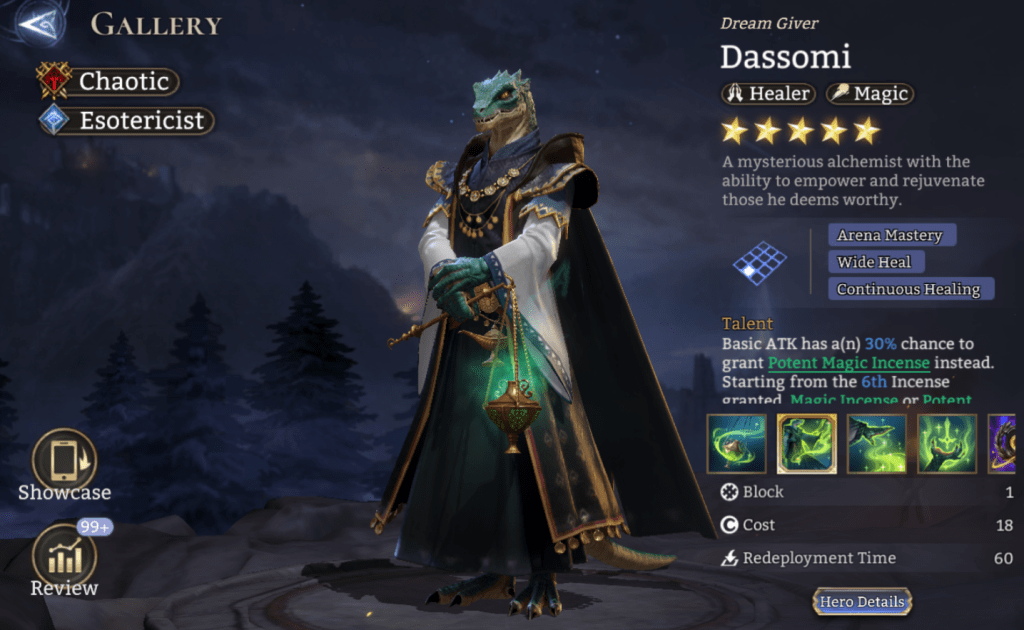Select the pointing claw green mist skill

pos(877,444)
